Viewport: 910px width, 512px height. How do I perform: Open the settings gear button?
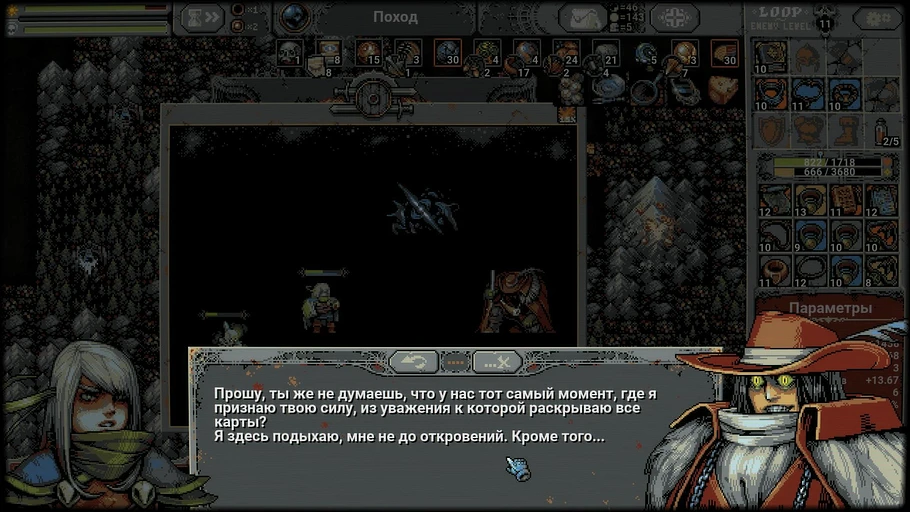(877, 18)
